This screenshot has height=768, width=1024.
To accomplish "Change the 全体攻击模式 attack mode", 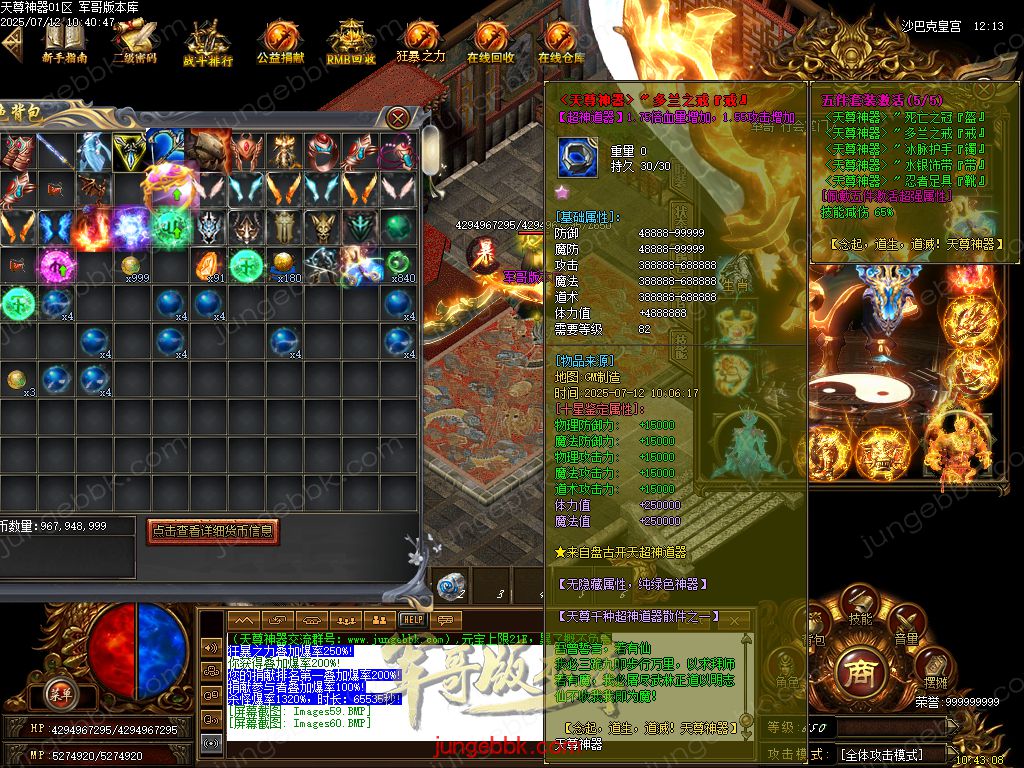I will pos(880,754).
